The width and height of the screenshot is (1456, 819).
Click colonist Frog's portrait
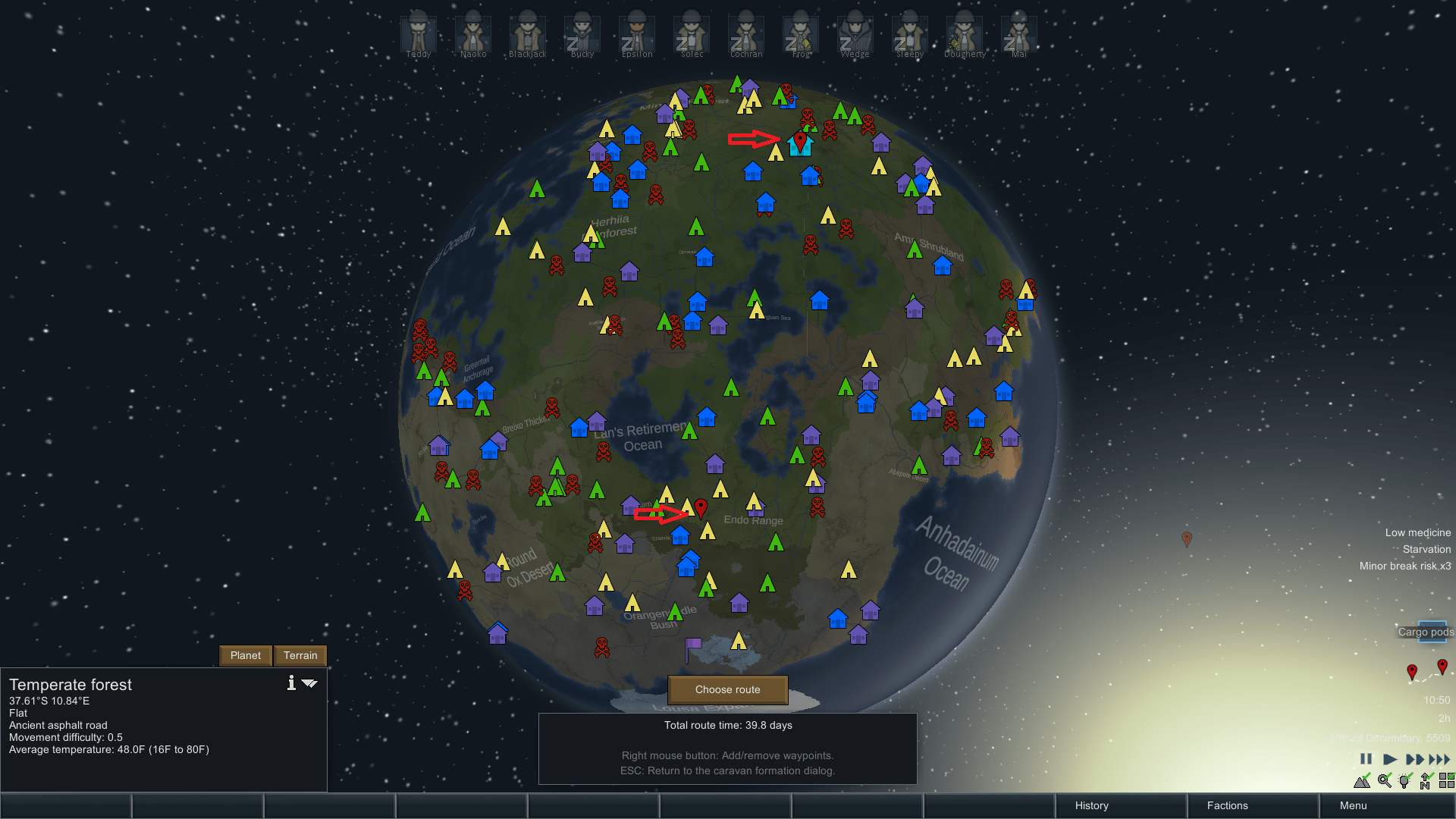pos(799,34)
